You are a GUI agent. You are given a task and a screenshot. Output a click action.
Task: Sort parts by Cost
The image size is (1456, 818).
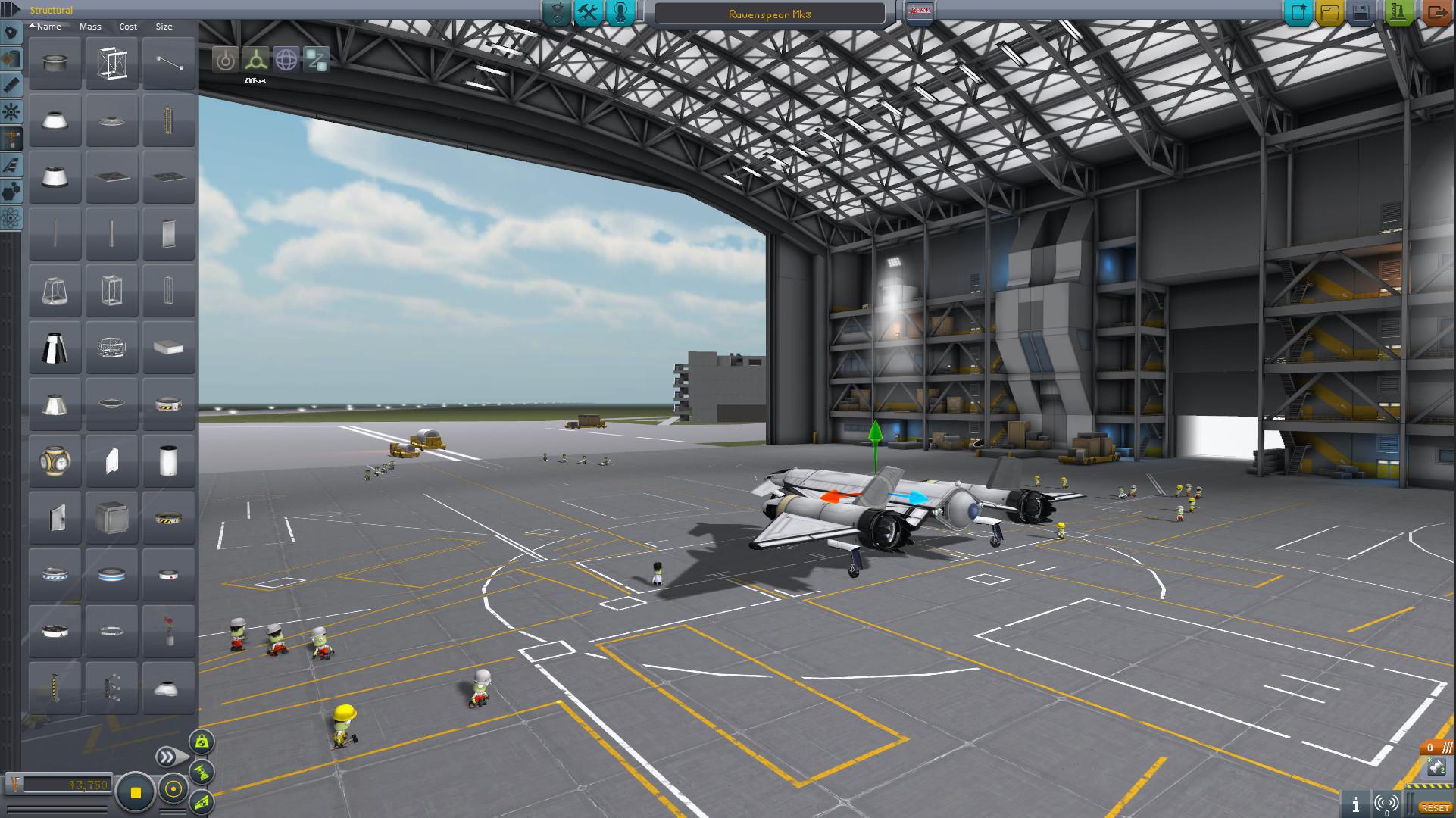(x=127, y=27)
